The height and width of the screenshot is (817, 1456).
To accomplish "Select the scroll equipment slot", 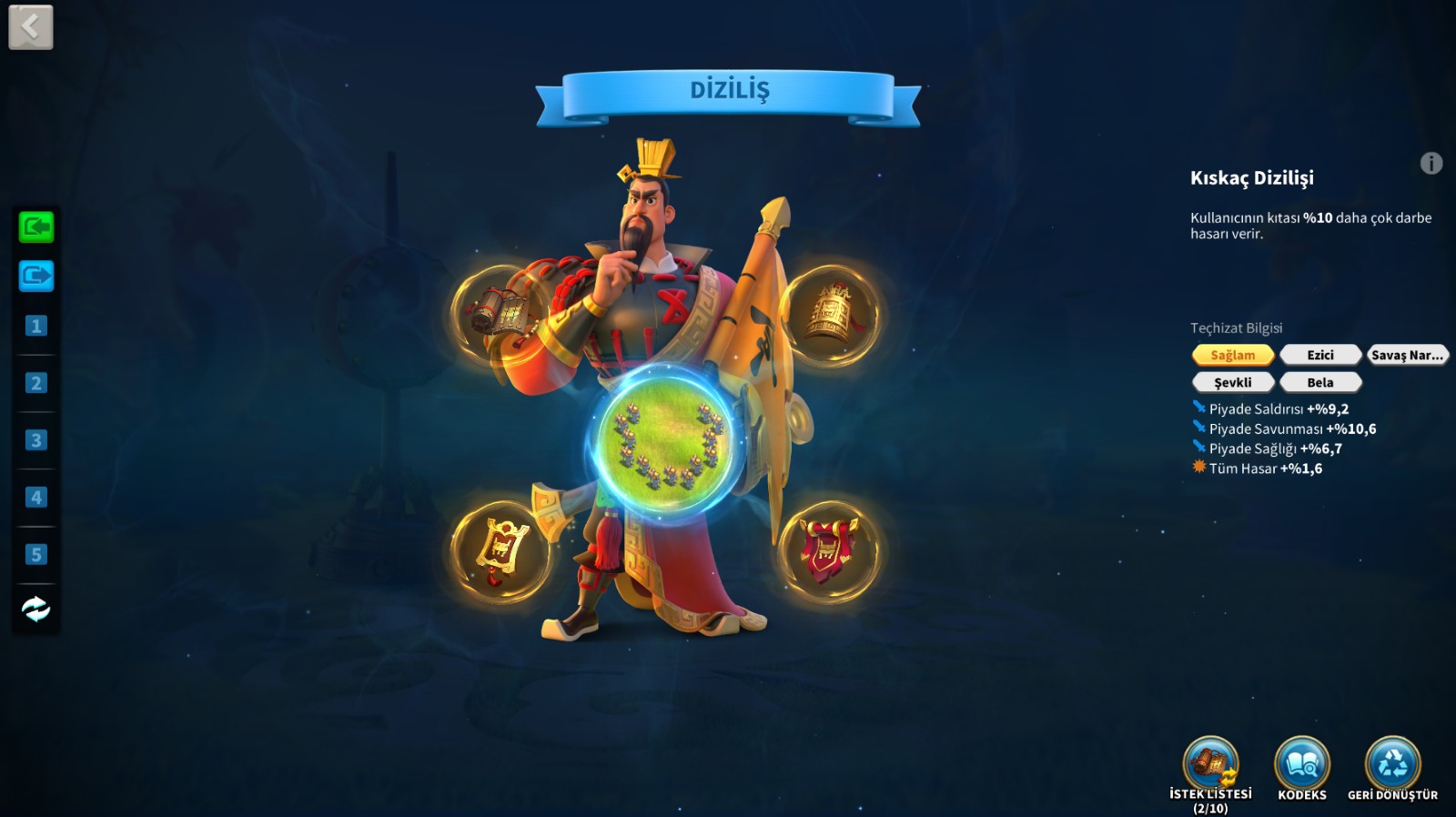I will click(500, 315).
